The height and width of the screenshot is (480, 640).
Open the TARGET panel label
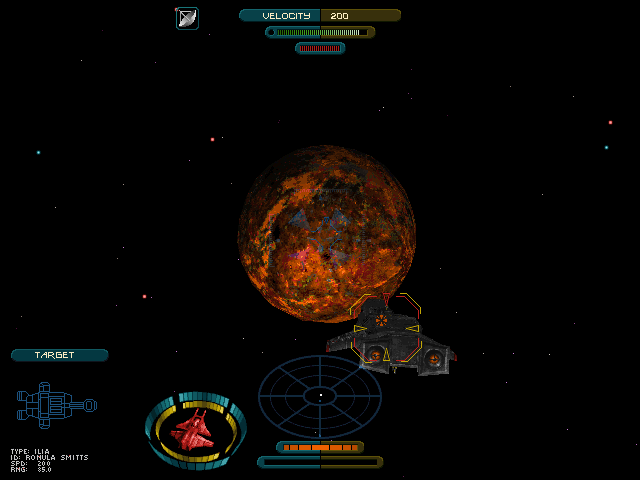point(59,355)
